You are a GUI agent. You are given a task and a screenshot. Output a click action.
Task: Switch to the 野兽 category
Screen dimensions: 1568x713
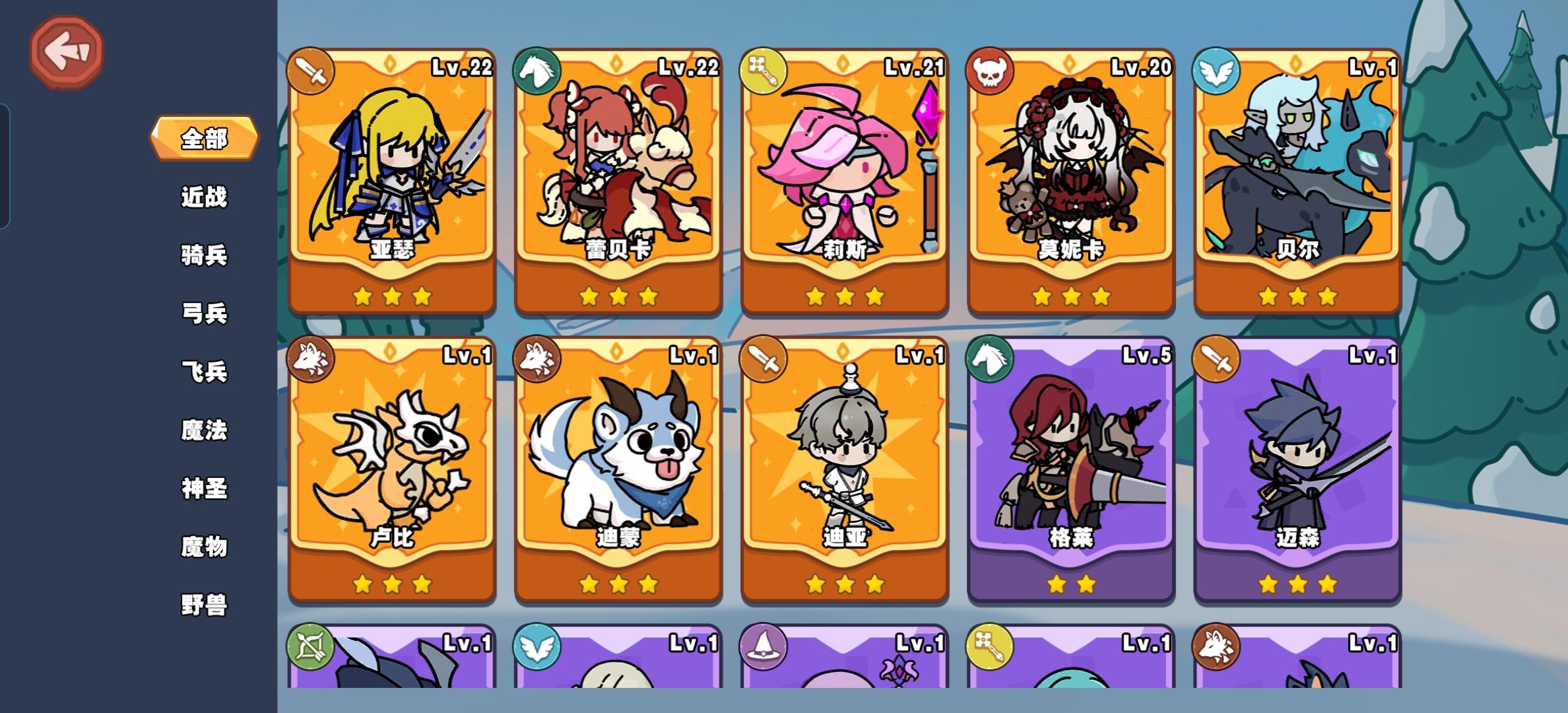[x=205, y=605]
